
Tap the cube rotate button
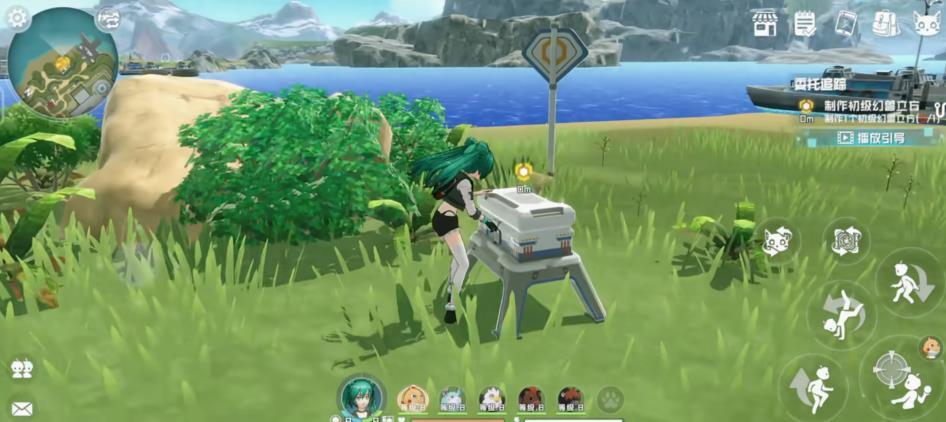click(x=846, y=241)
